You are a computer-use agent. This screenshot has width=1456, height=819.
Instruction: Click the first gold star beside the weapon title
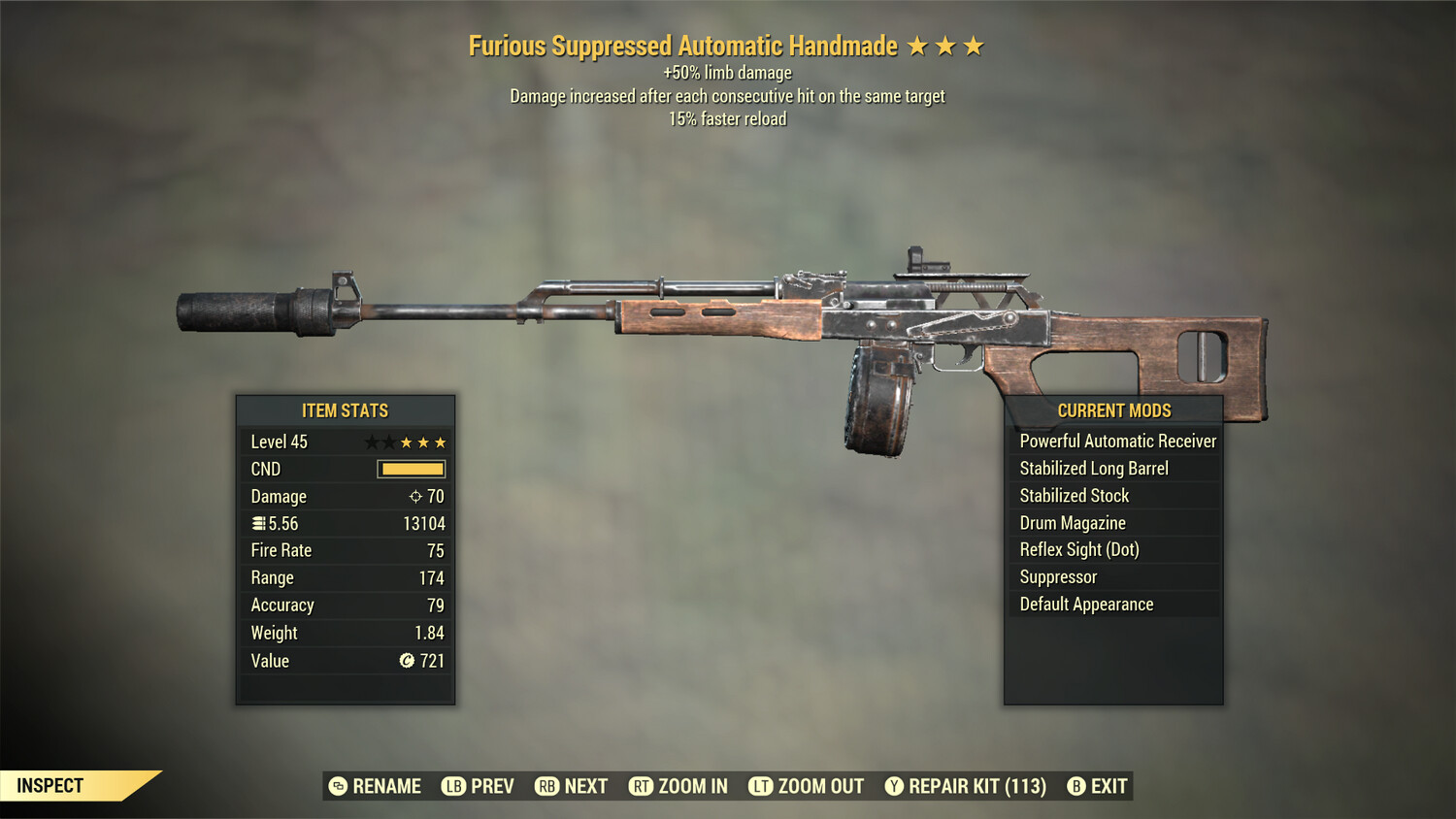click(x=916, y=45)
